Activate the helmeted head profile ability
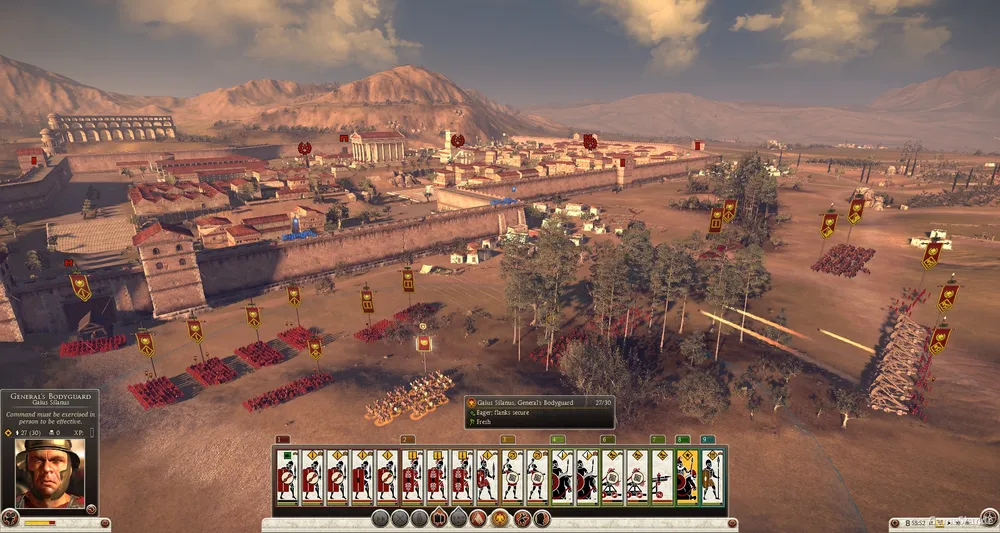Image resolution: width=1000 pixels, height=533 pixels. pyautogui.click(x=541, y=518)
